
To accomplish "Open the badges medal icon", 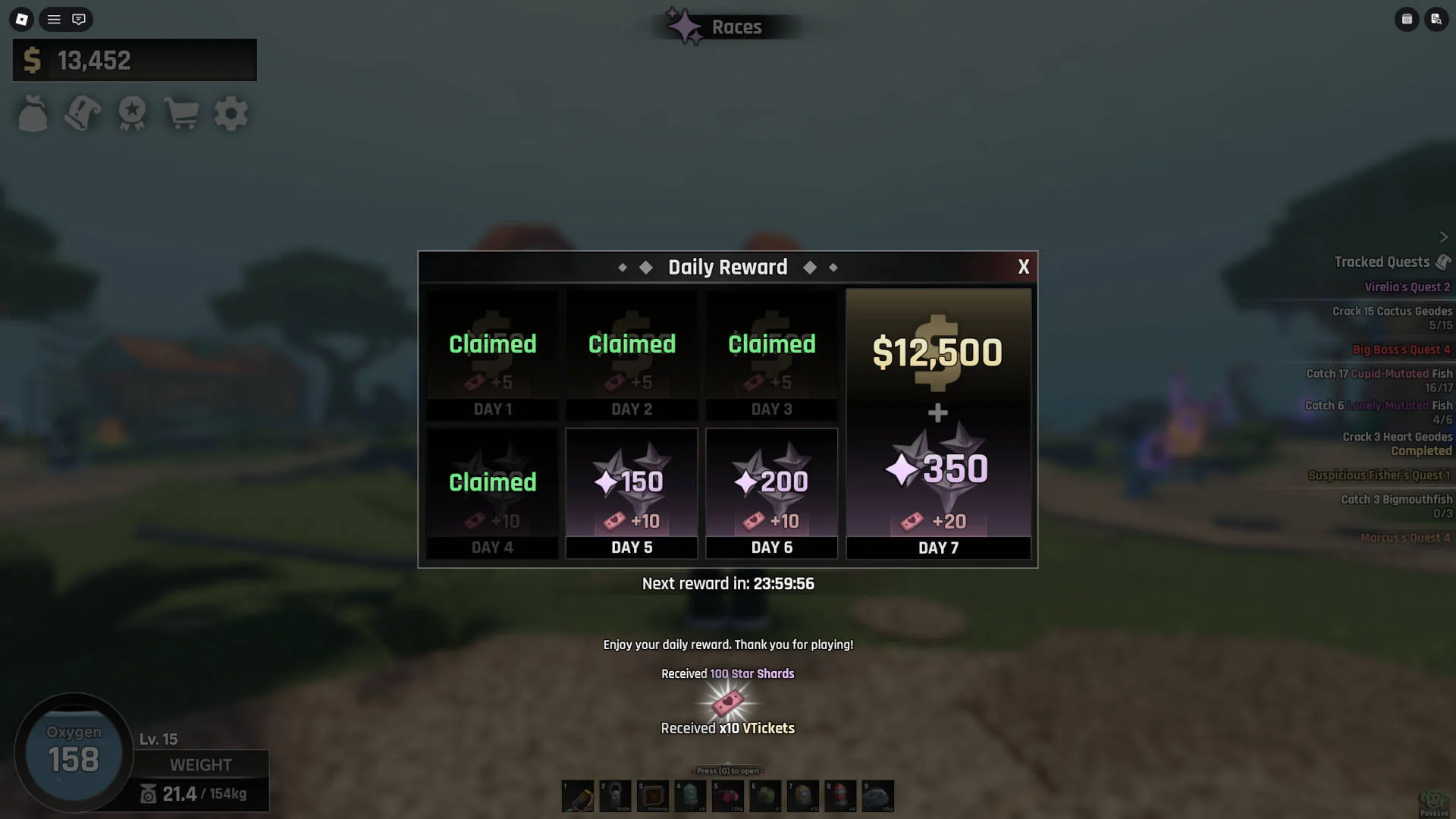I will click(132, 113).
